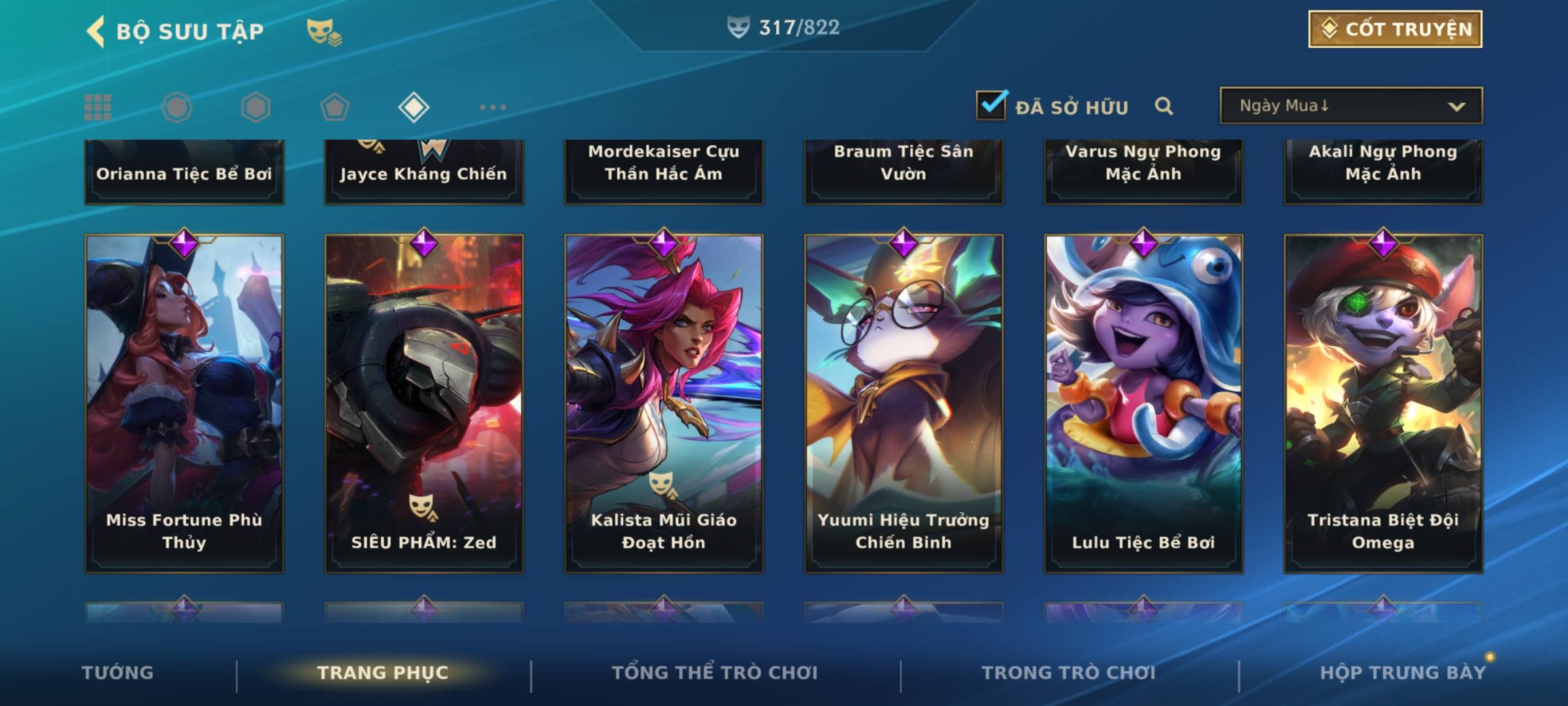Screen dimensions: 1568x706
Task: Open the SIÊU PHẨM: Zed skin card
Action: [424, 403]
